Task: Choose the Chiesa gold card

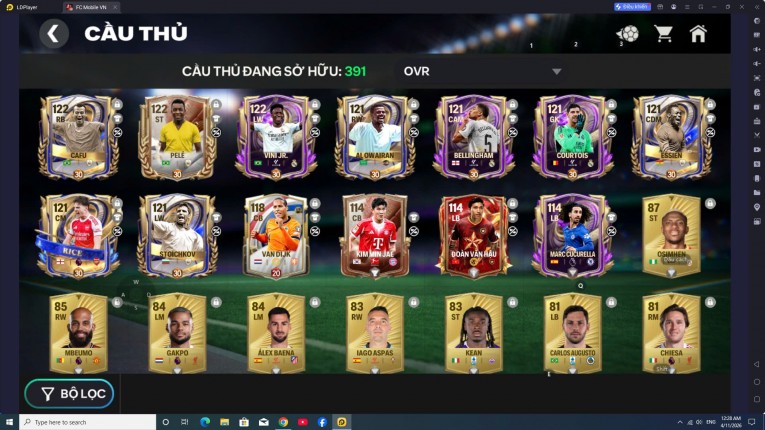Action: point(670,332)
